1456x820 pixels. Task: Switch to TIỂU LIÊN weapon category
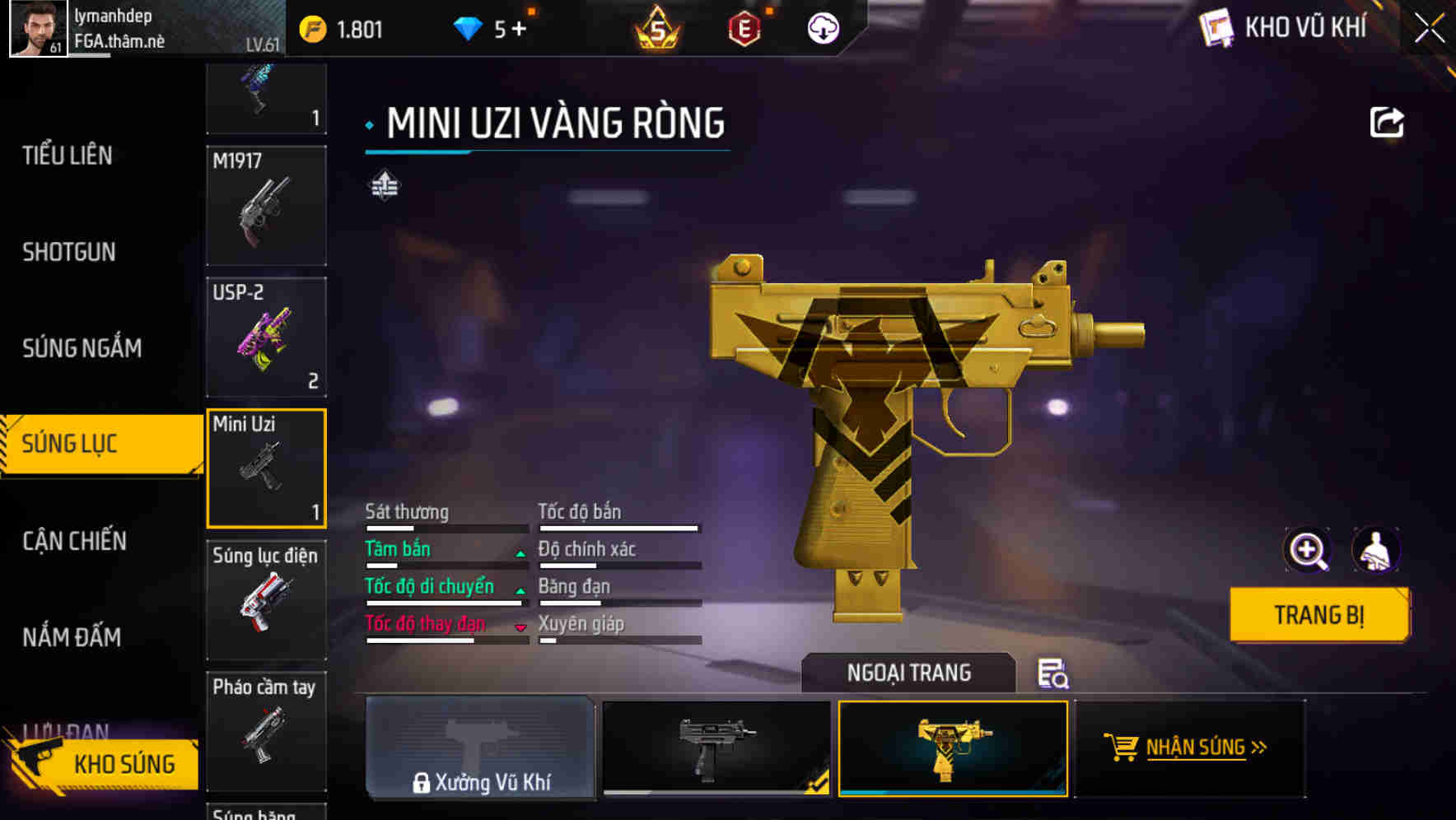[68, 156]
